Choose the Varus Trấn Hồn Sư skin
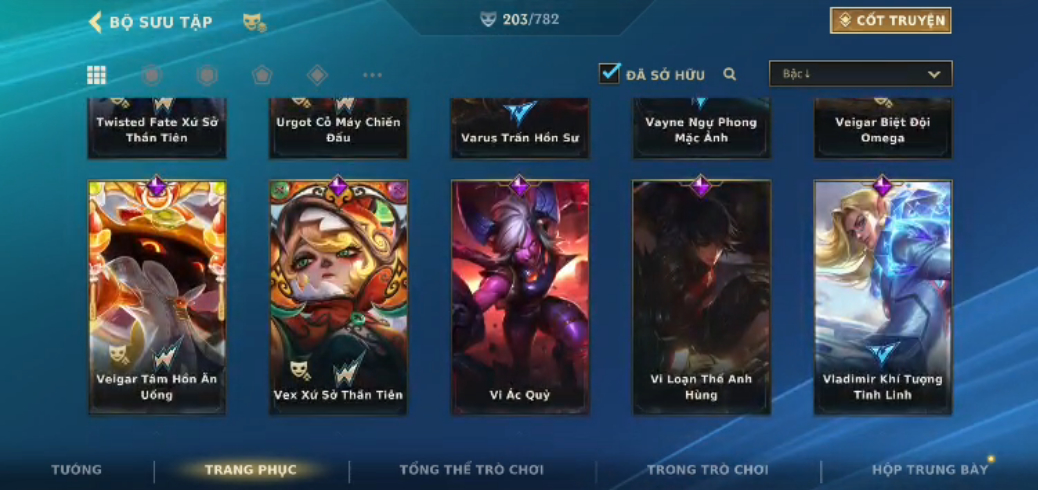The image size is (1038, 490). (520, 128)
